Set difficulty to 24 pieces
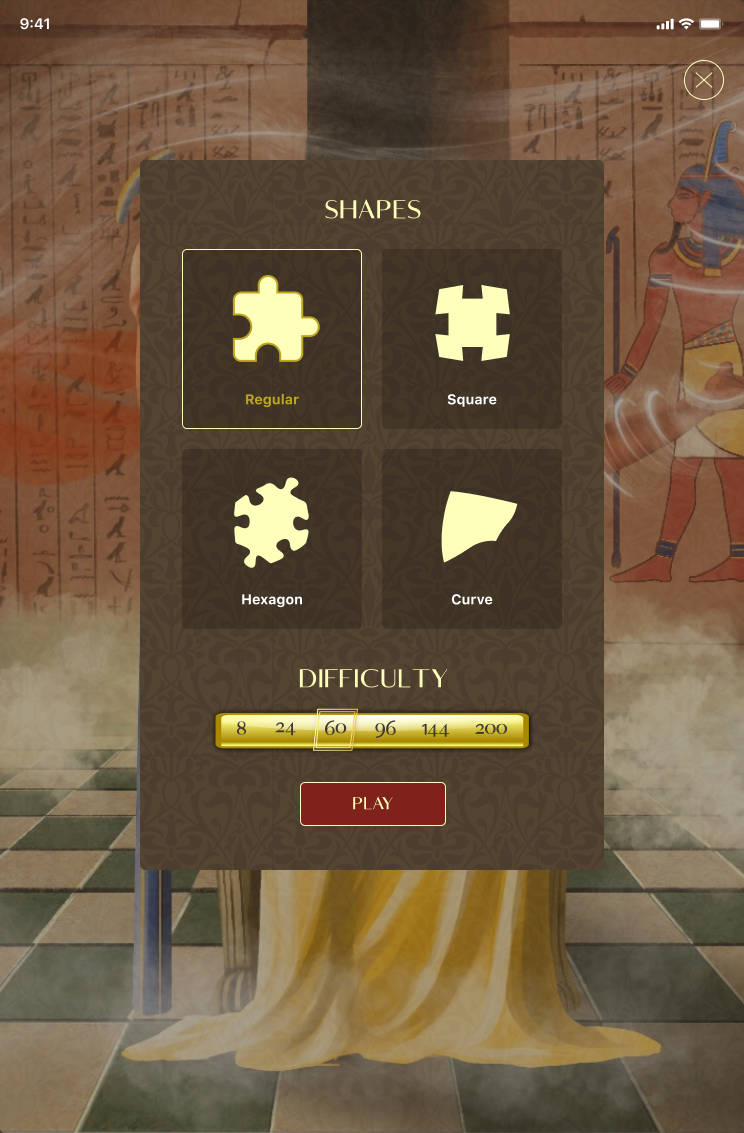The width and height of the screenshot is (744, 1133). pos(285,729)
